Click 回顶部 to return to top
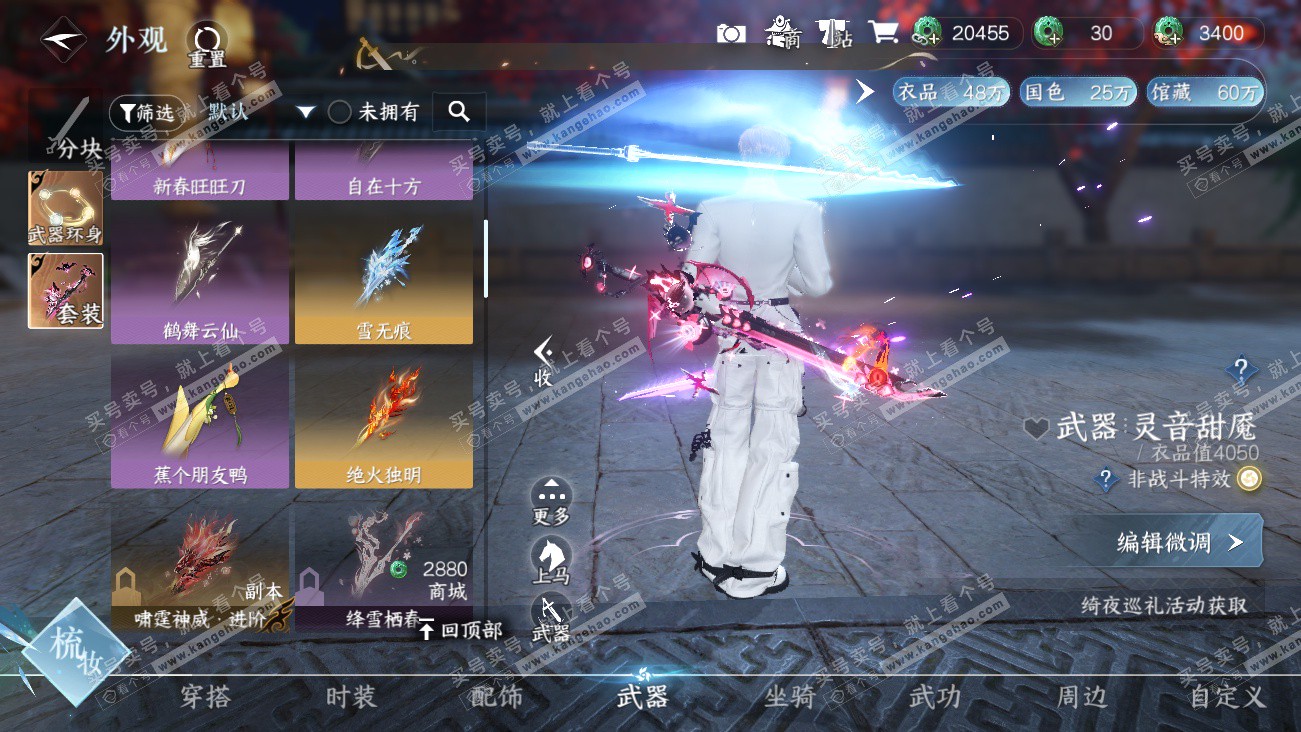 [460, 630]
